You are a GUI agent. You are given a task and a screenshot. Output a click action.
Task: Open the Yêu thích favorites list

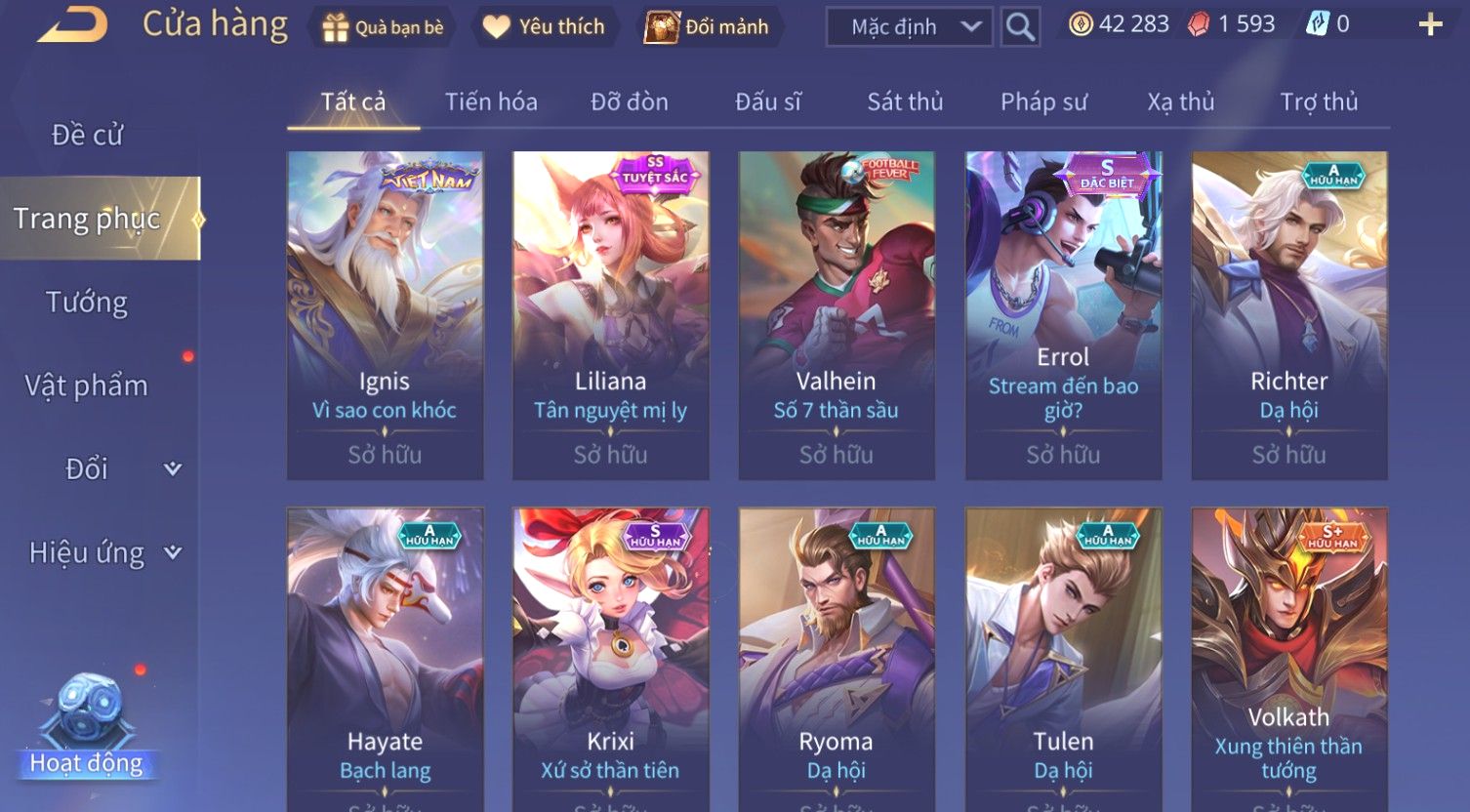click(544, 27)
